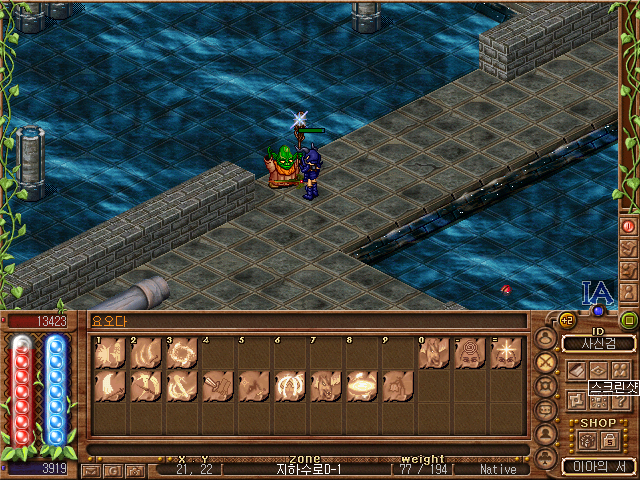
Task: Open the mail envelope button
Action: 92,469
